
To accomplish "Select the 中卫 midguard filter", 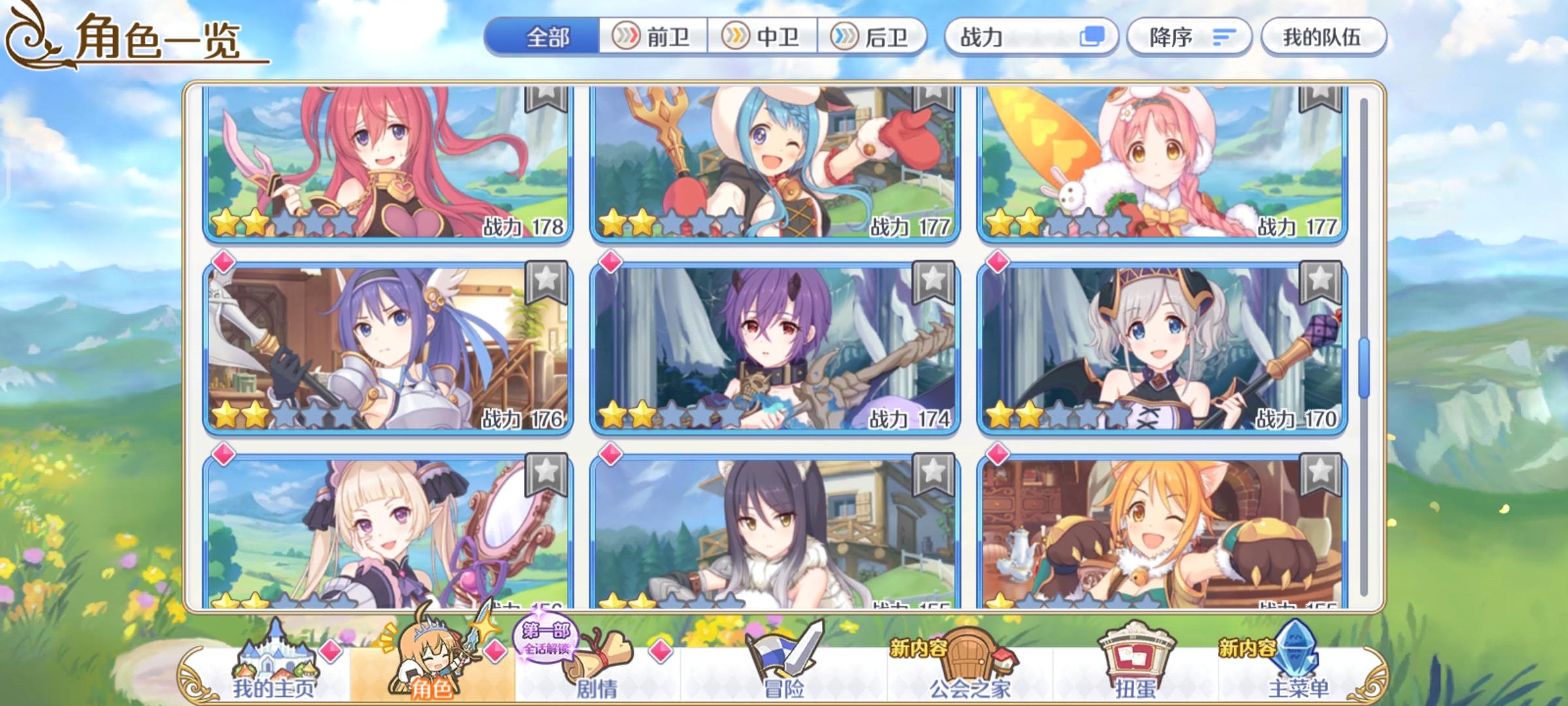I will tap(763, 38).
